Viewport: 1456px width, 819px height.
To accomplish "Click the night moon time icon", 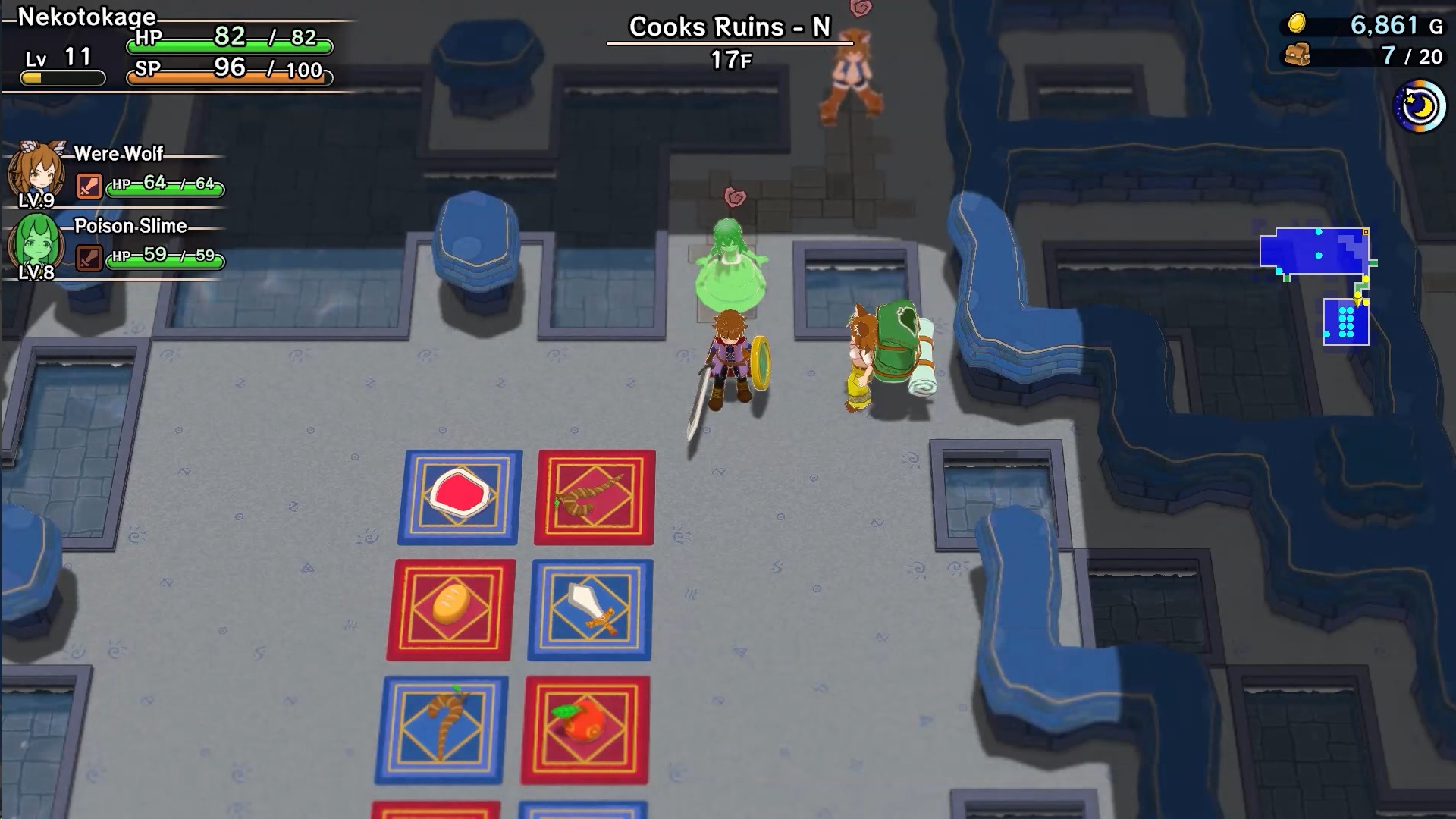I will [x=1419, y=107].
